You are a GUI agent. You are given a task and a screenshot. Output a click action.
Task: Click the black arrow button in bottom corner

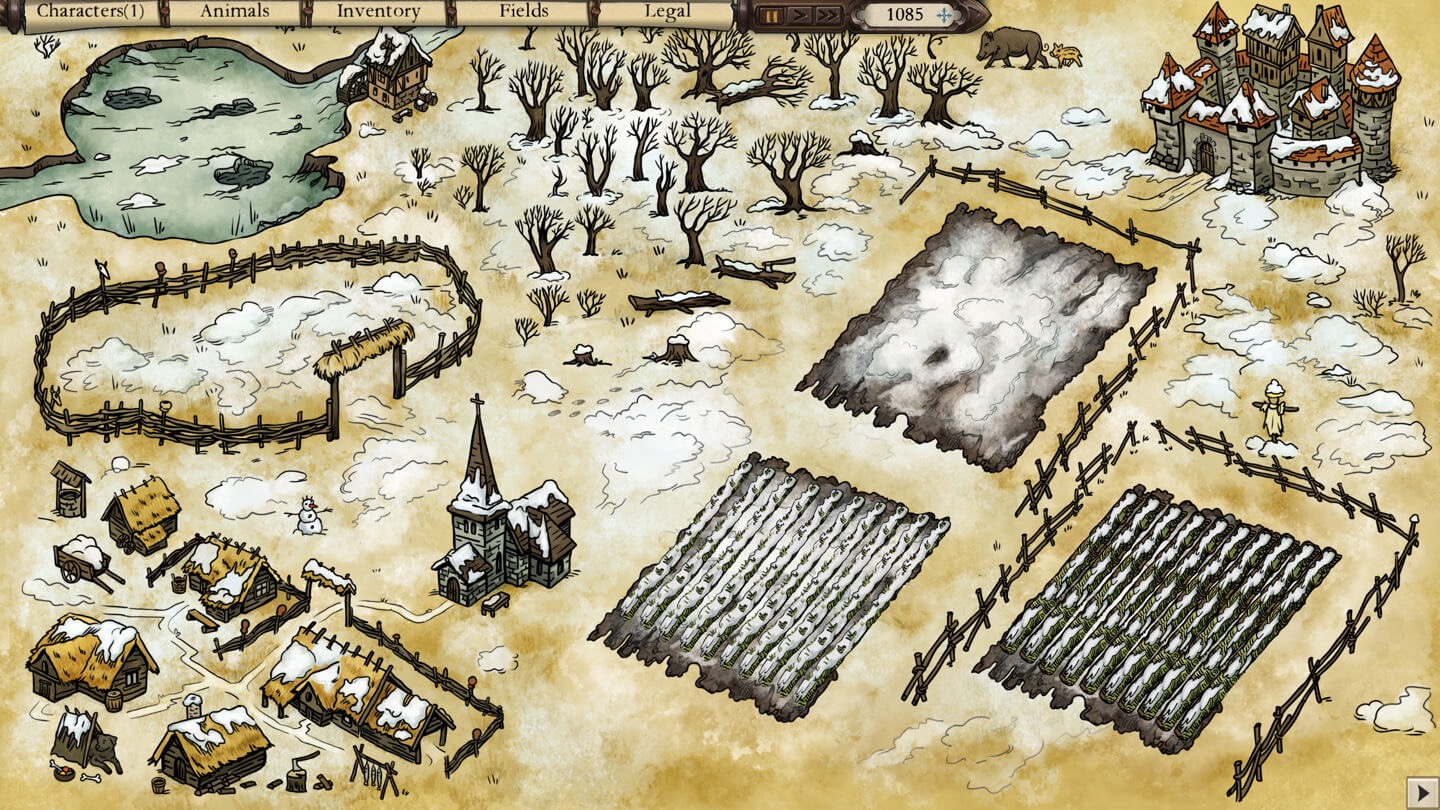1421,792
